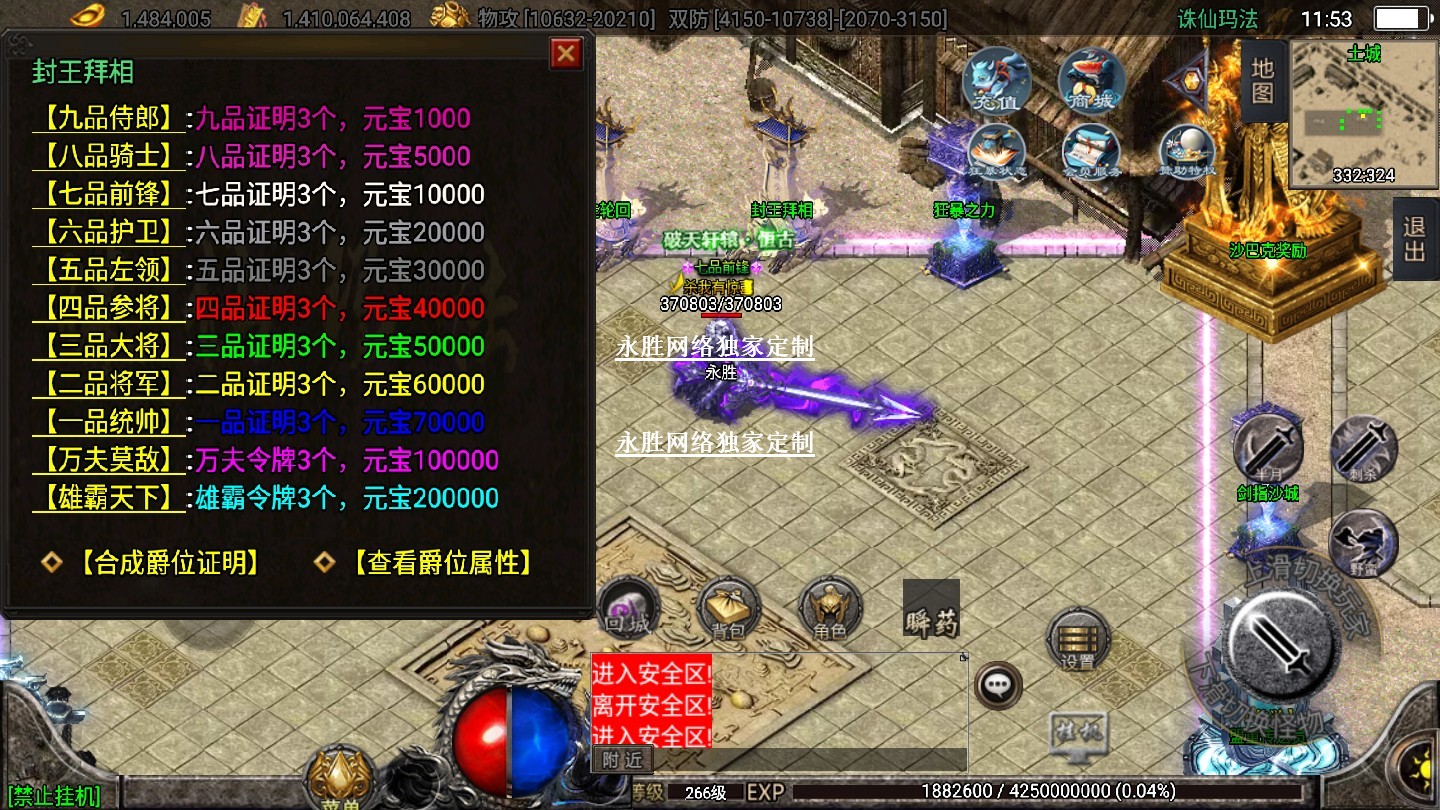Open the 赞助特权 sponsor privileges icon
Image resolution: width=1440 pixels, height=810 pixels.
[x=1187, y=152]
